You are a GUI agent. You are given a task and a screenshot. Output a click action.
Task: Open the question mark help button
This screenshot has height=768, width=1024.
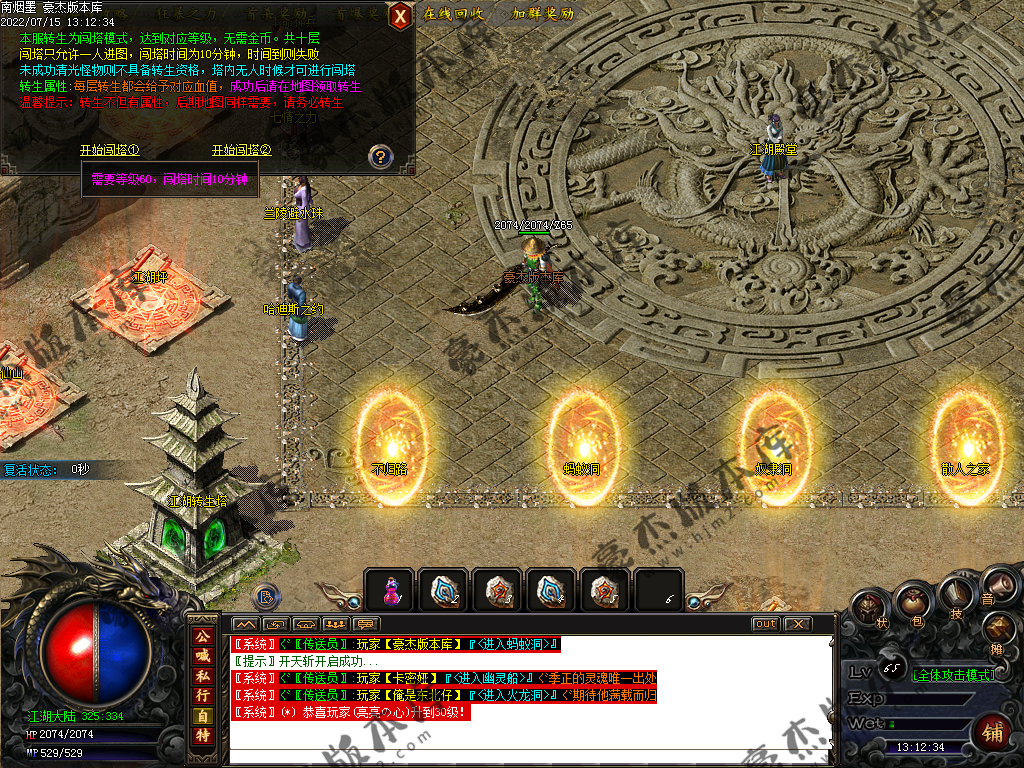[x=380, y=156]
